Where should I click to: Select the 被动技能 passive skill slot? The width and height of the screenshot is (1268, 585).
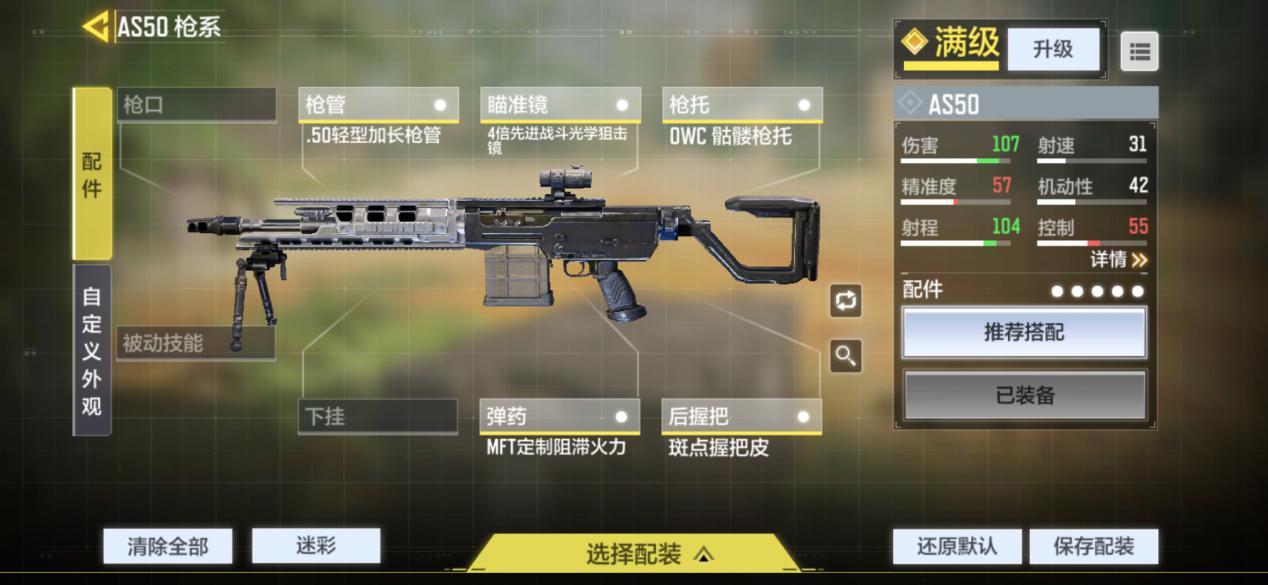(195, 343)
